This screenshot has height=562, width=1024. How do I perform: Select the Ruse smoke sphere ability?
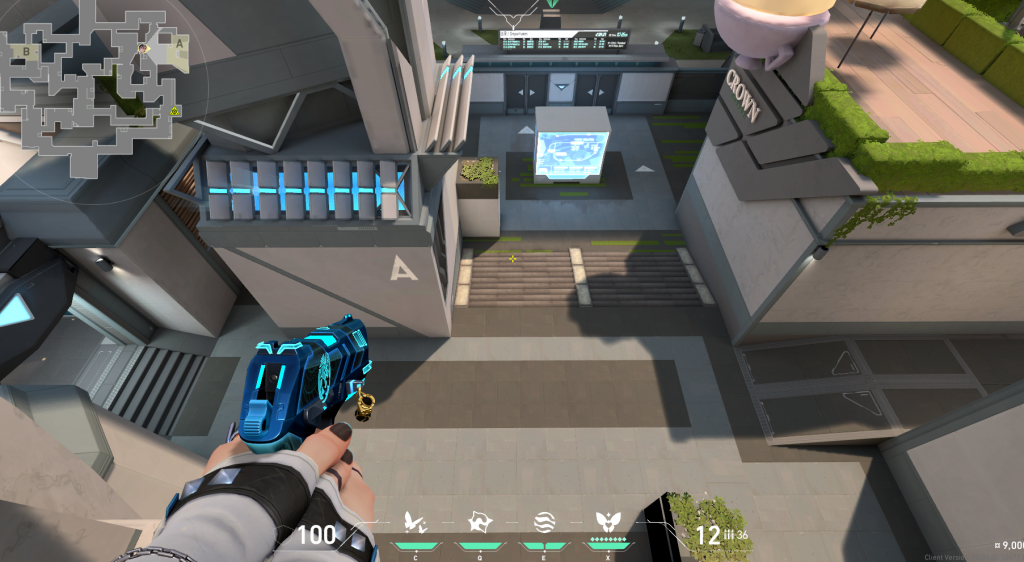[x=544, y=522]
